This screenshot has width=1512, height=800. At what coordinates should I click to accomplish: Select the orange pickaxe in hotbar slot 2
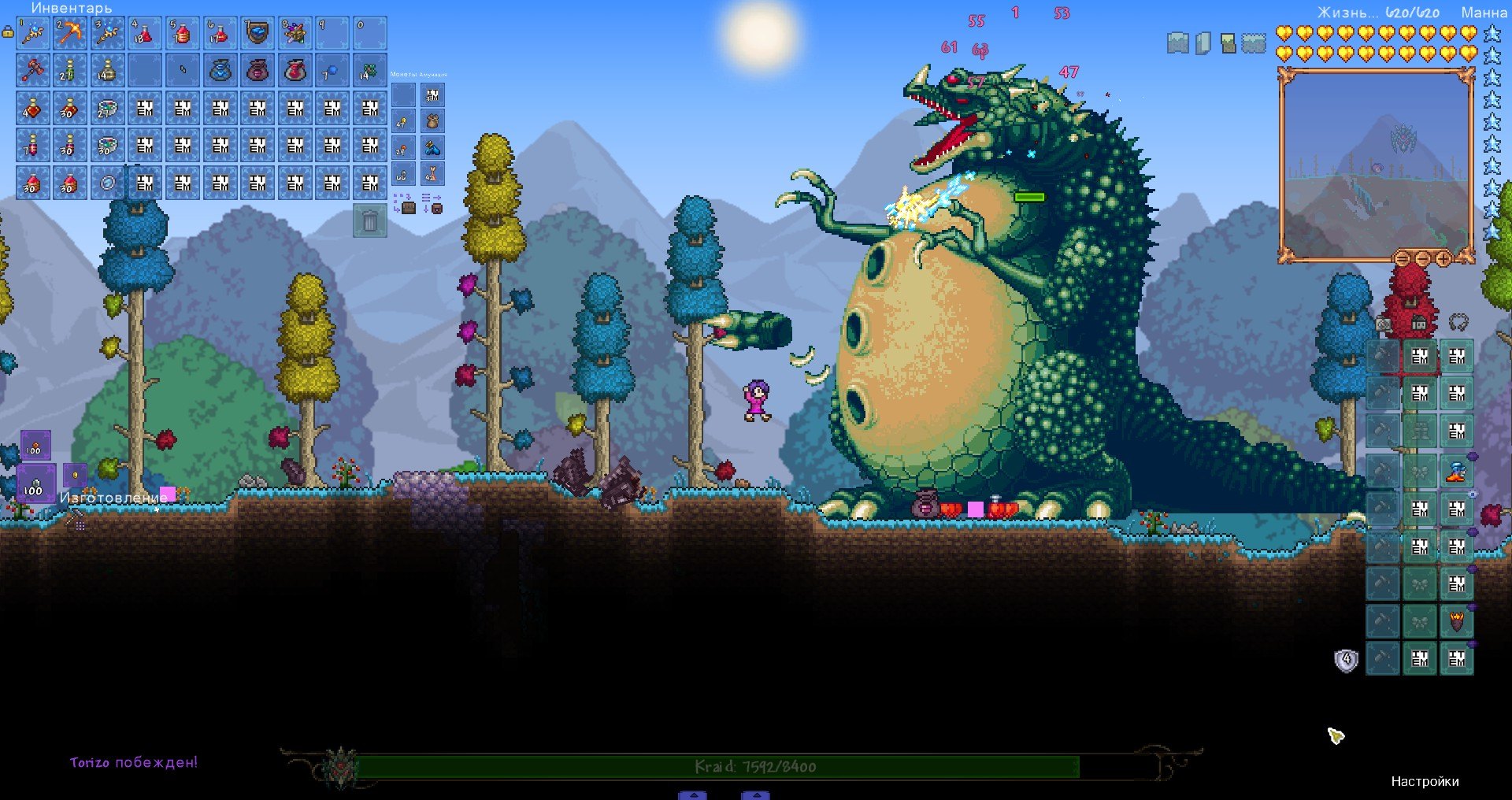click(x=70, y=33)
